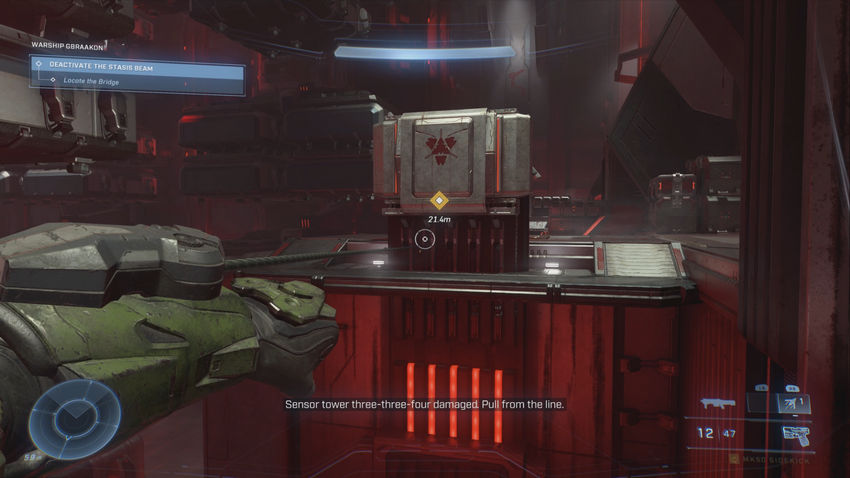
Task: Click the yellow diamond waypoint marker
Action: 438,200
